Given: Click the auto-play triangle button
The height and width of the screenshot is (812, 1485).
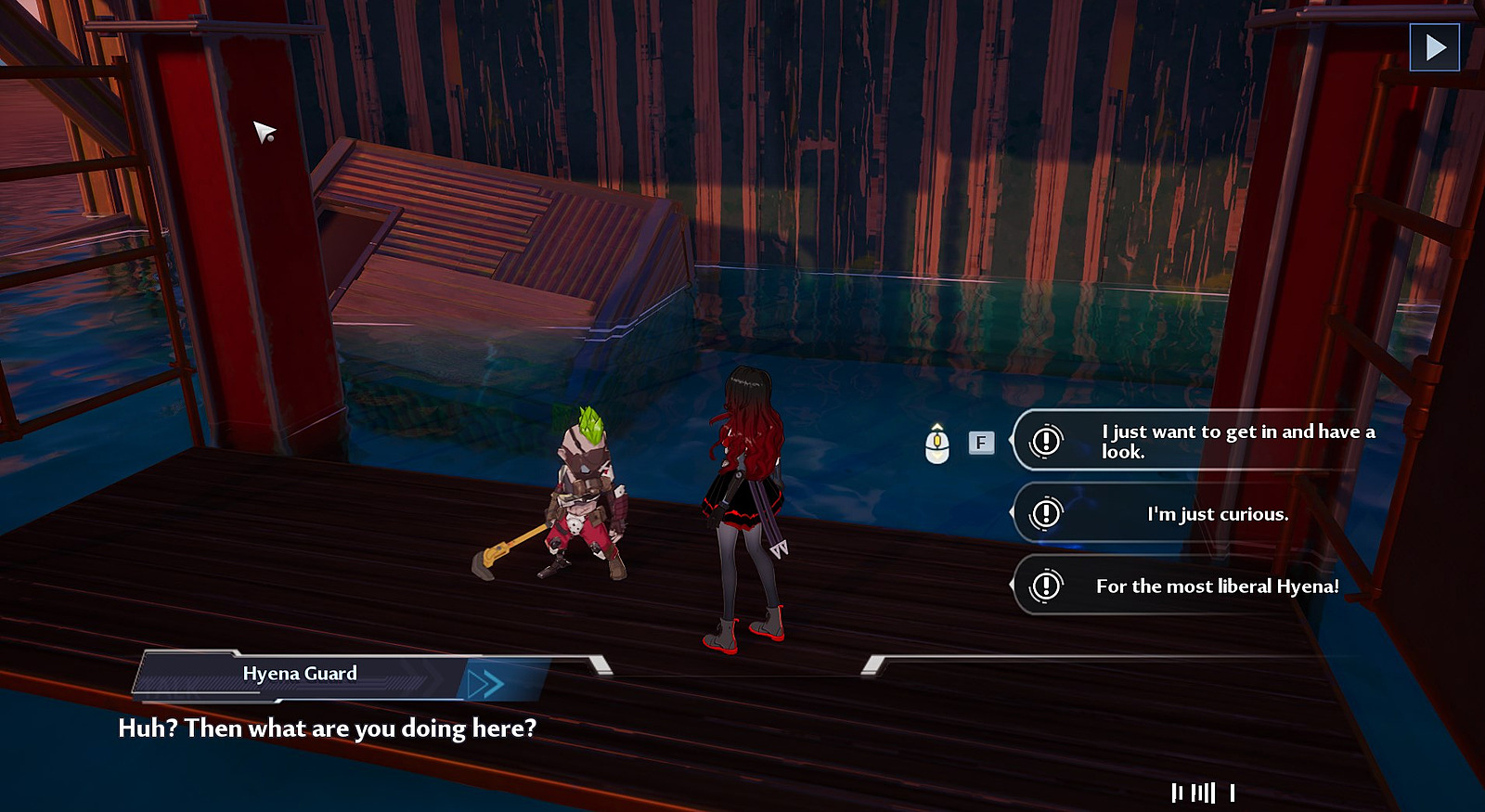Looking at the screenshot, I should tap(1434, 47).
